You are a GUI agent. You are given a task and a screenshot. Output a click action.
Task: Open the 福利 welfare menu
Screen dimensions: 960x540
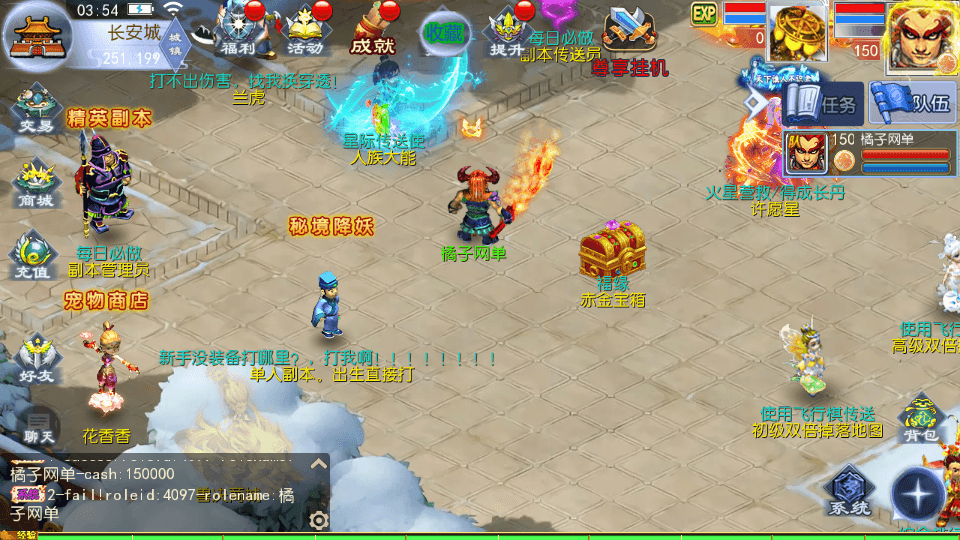pos(238,30)
